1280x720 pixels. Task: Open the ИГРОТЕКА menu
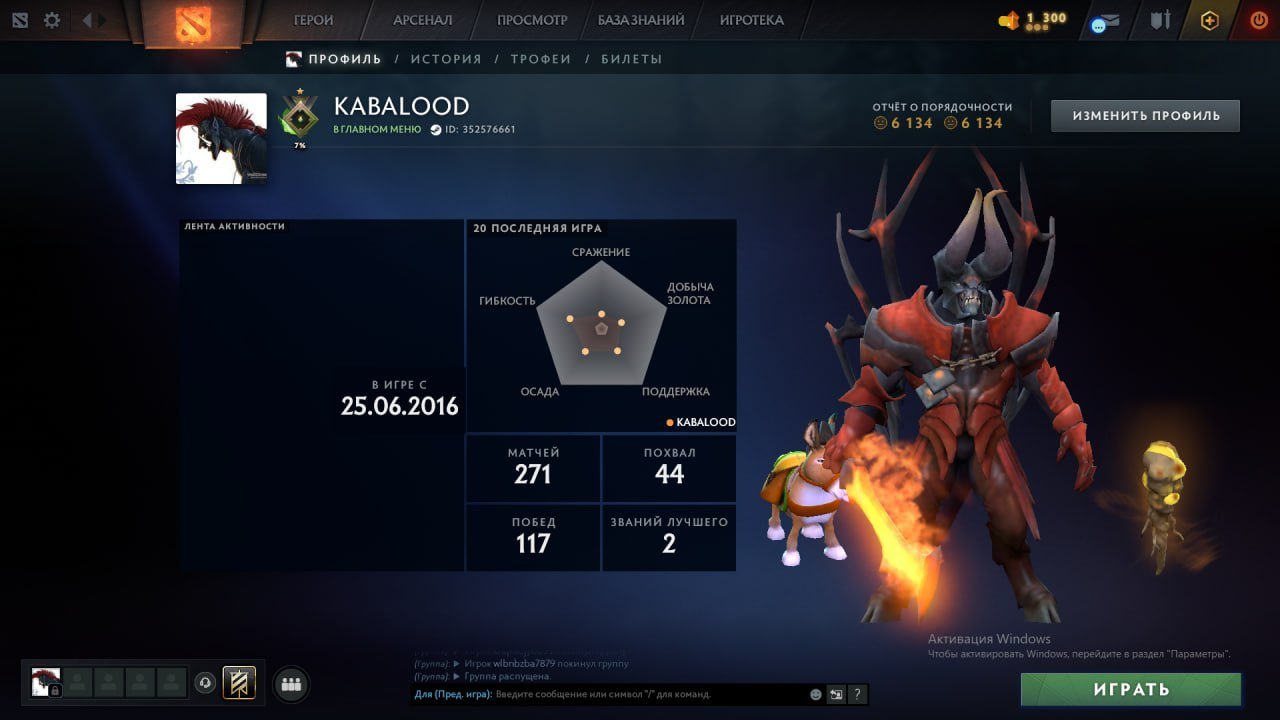coord(751,20)
